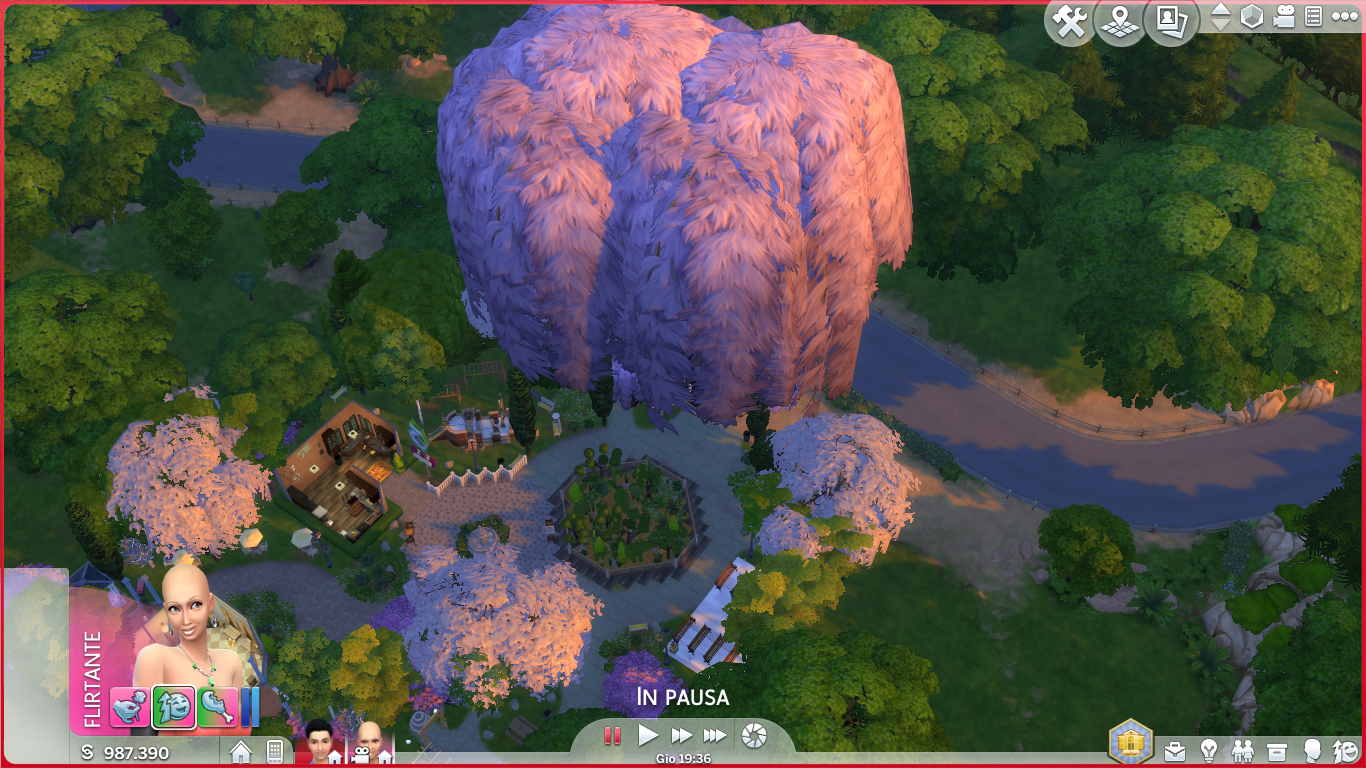
Task: Set the game to triple ultra speed
Action: (715, 736)
